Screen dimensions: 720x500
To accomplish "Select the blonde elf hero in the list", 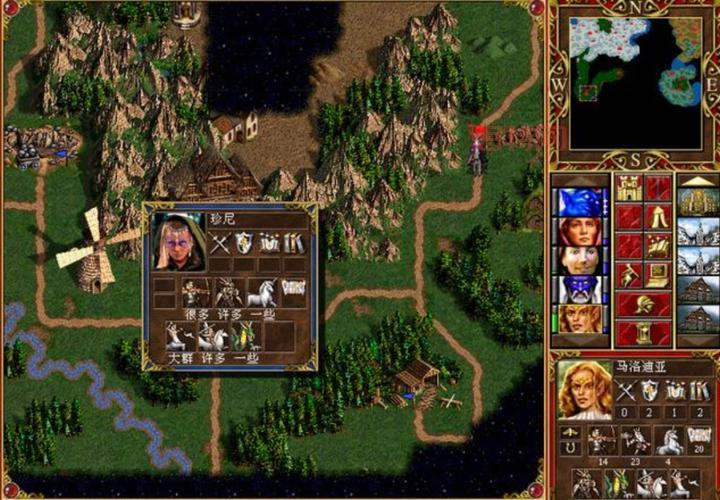I will (580, 318).
